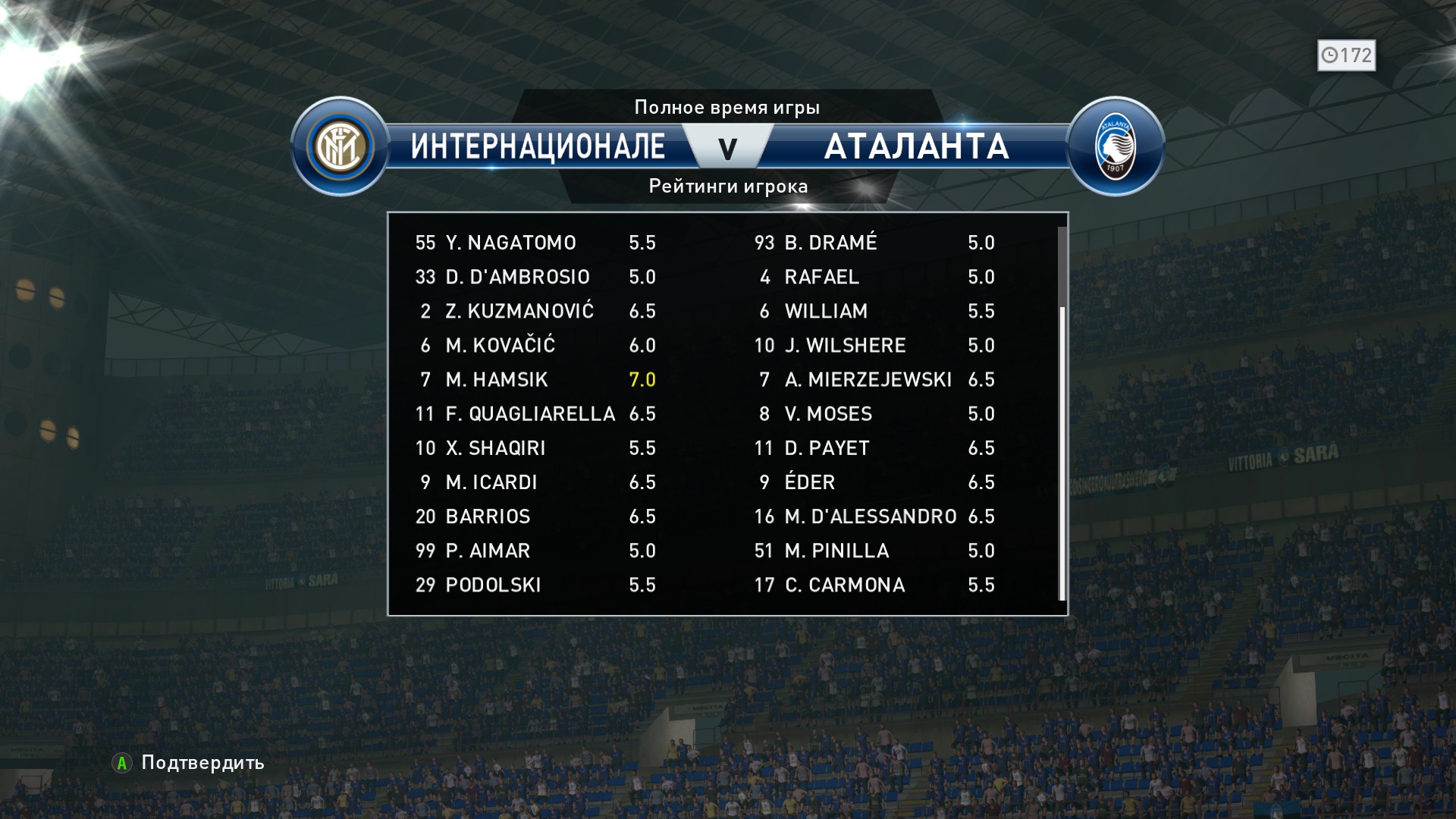Image resolution: width=1456 pixels, height=819 pixels.
Task: Click M. Hamsik's highlighted 7.0 row
Action: click(x=535, y=379)
